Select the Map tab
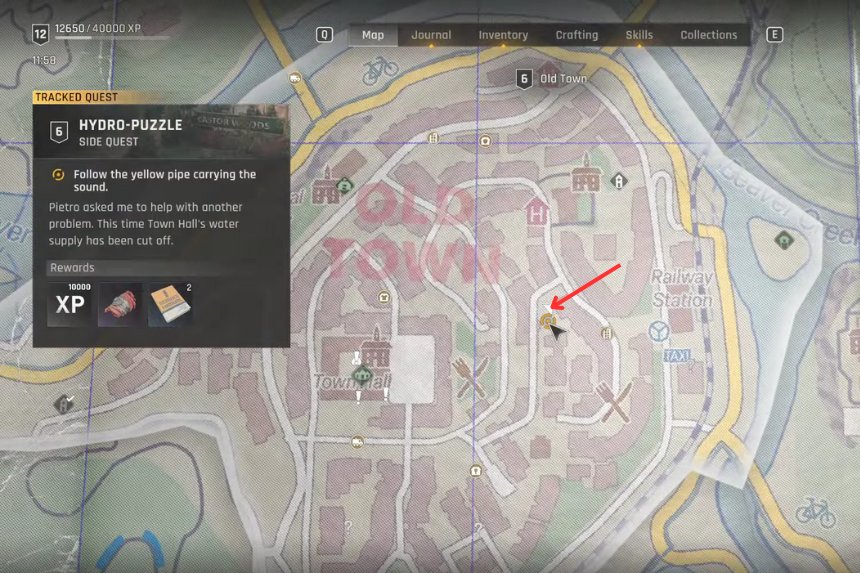 pos(373,35)
